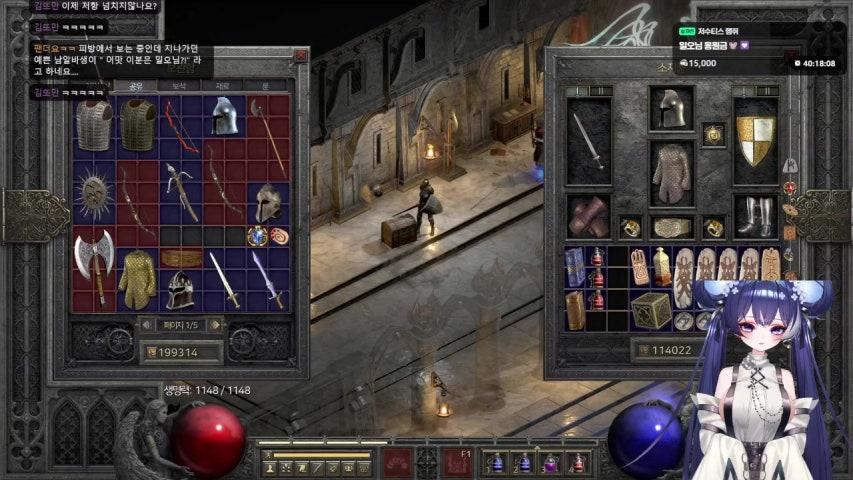Select the equipped amulet slot
The height and width of the screenshot is (480, 853).
(713, 134)
